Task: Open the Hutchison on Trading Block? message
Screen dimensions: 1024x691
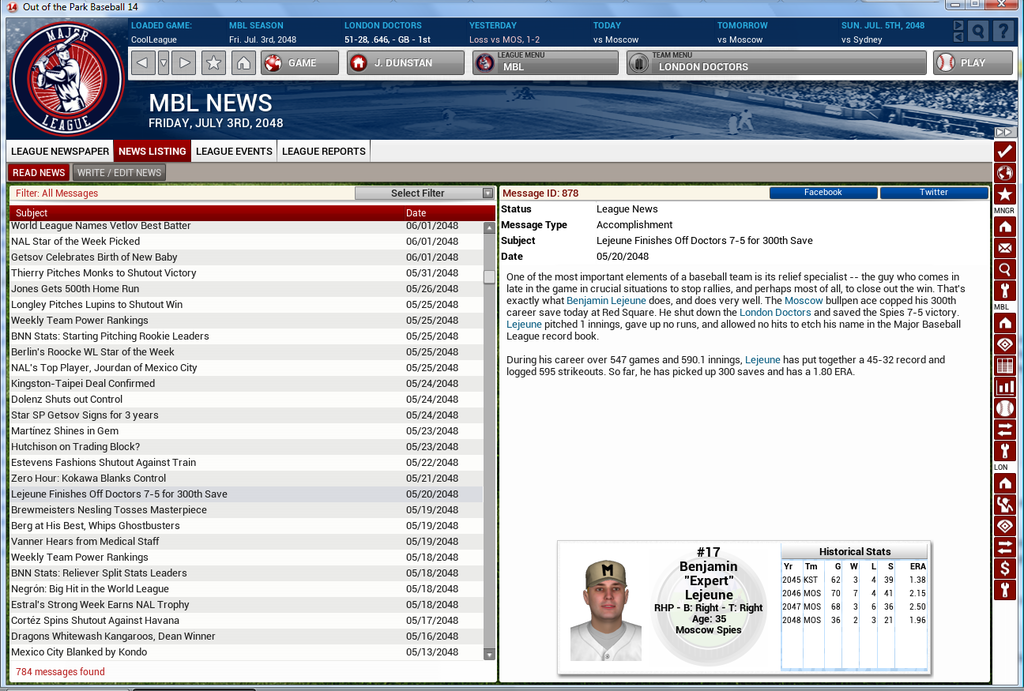Action: [75, 447]
